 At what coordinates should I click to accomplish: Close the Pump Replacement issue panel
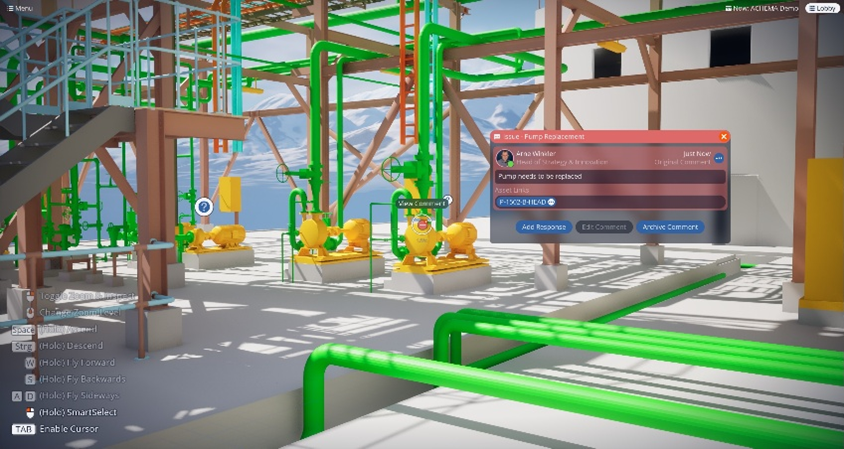[724, 136]
